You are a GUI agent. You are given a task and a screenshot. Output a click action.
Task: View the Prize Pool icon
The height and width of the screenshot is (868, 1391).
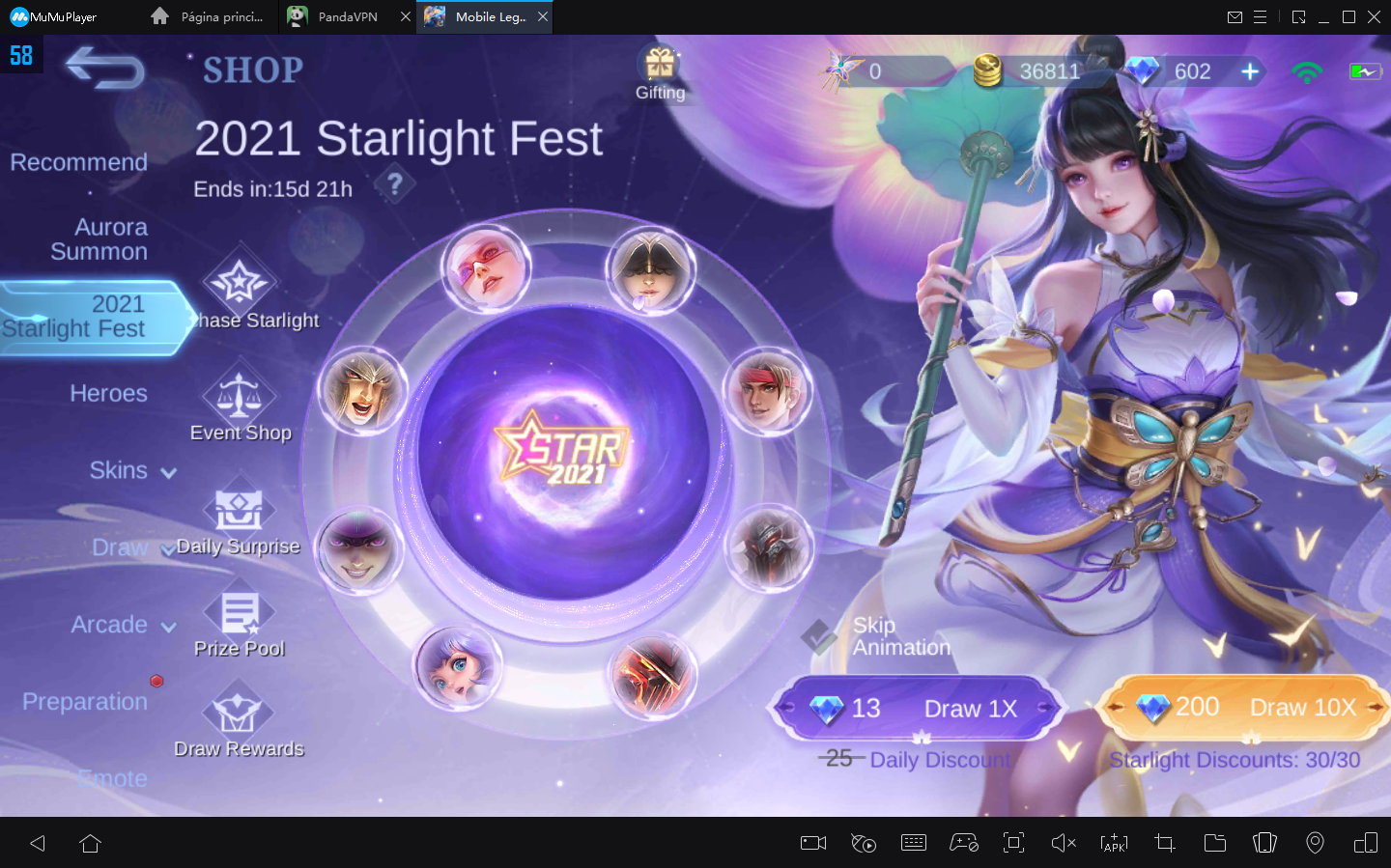click(240, 611)
